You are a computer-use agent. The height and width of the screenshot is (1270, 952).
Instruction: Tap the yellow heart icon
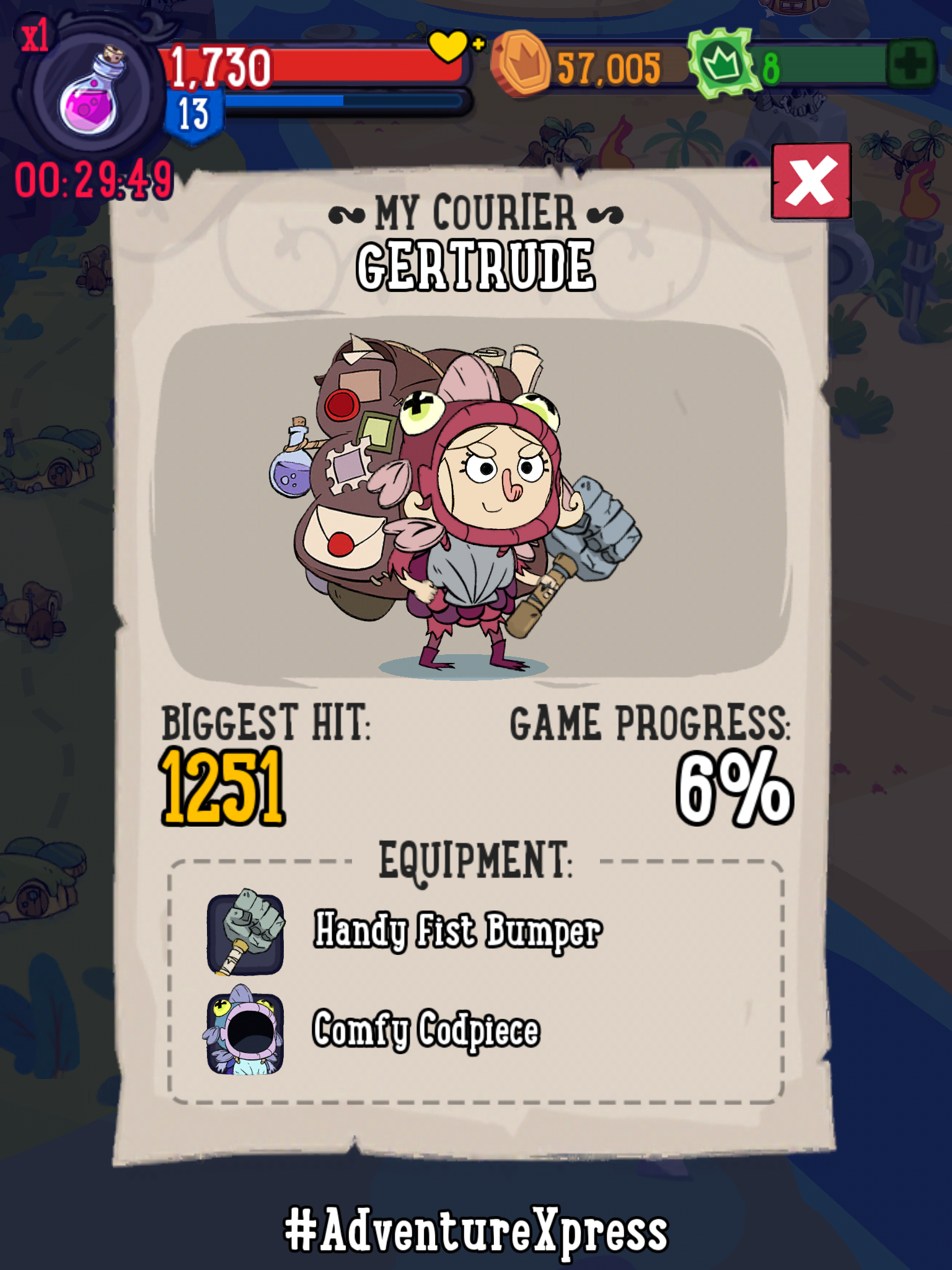tap(448, 45)
